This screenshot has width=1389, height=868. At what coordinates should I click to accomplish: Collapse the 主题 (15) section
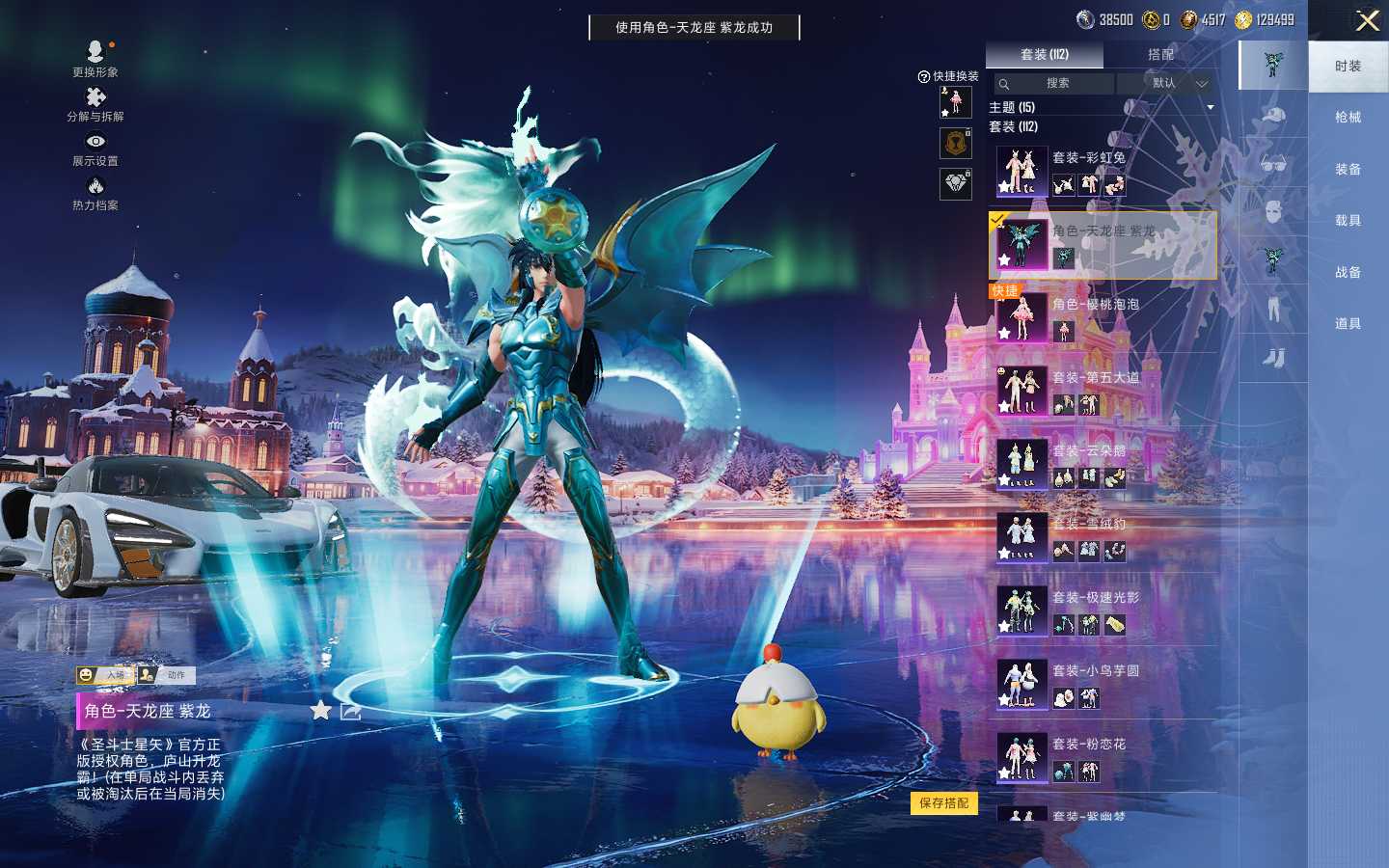(1210, 108)
